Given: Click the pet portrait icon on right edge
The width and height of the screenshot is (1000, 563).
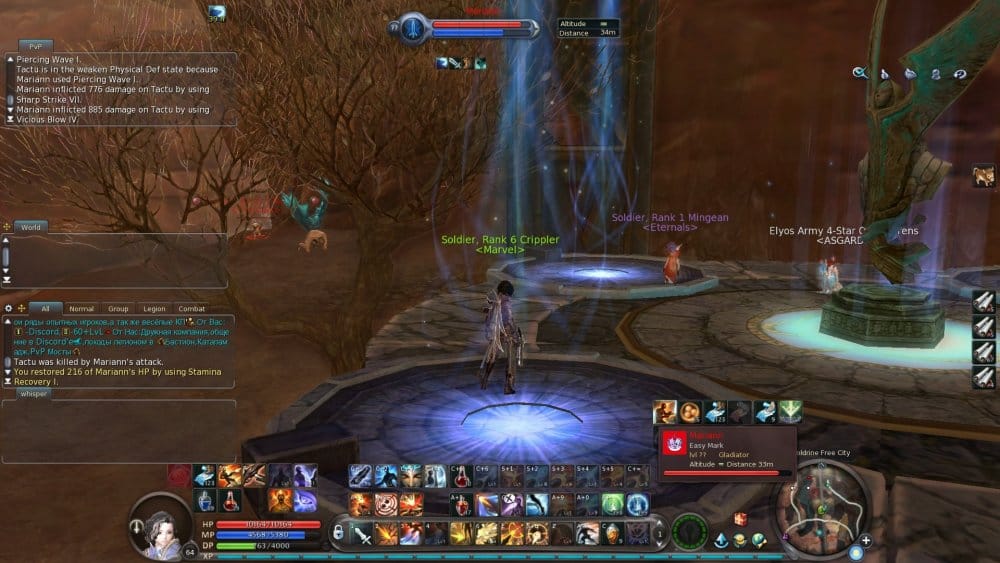Looking at the screenshot, I should (x=982, y=177).
